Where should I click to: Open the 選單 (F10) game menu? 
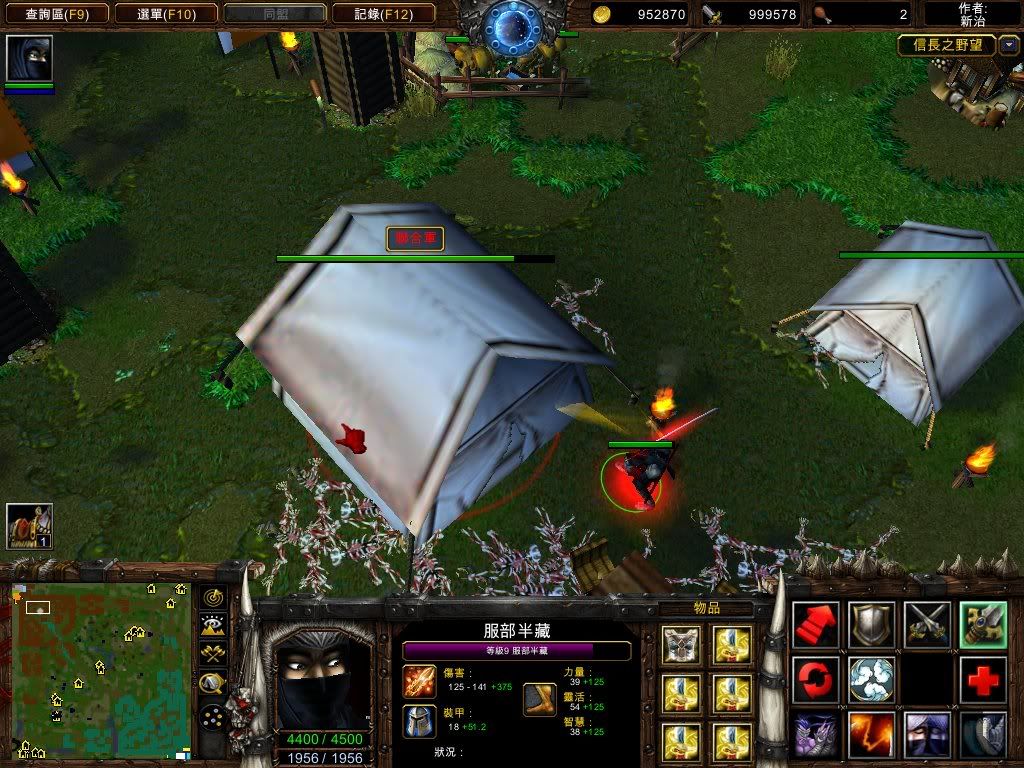[165, 14]
